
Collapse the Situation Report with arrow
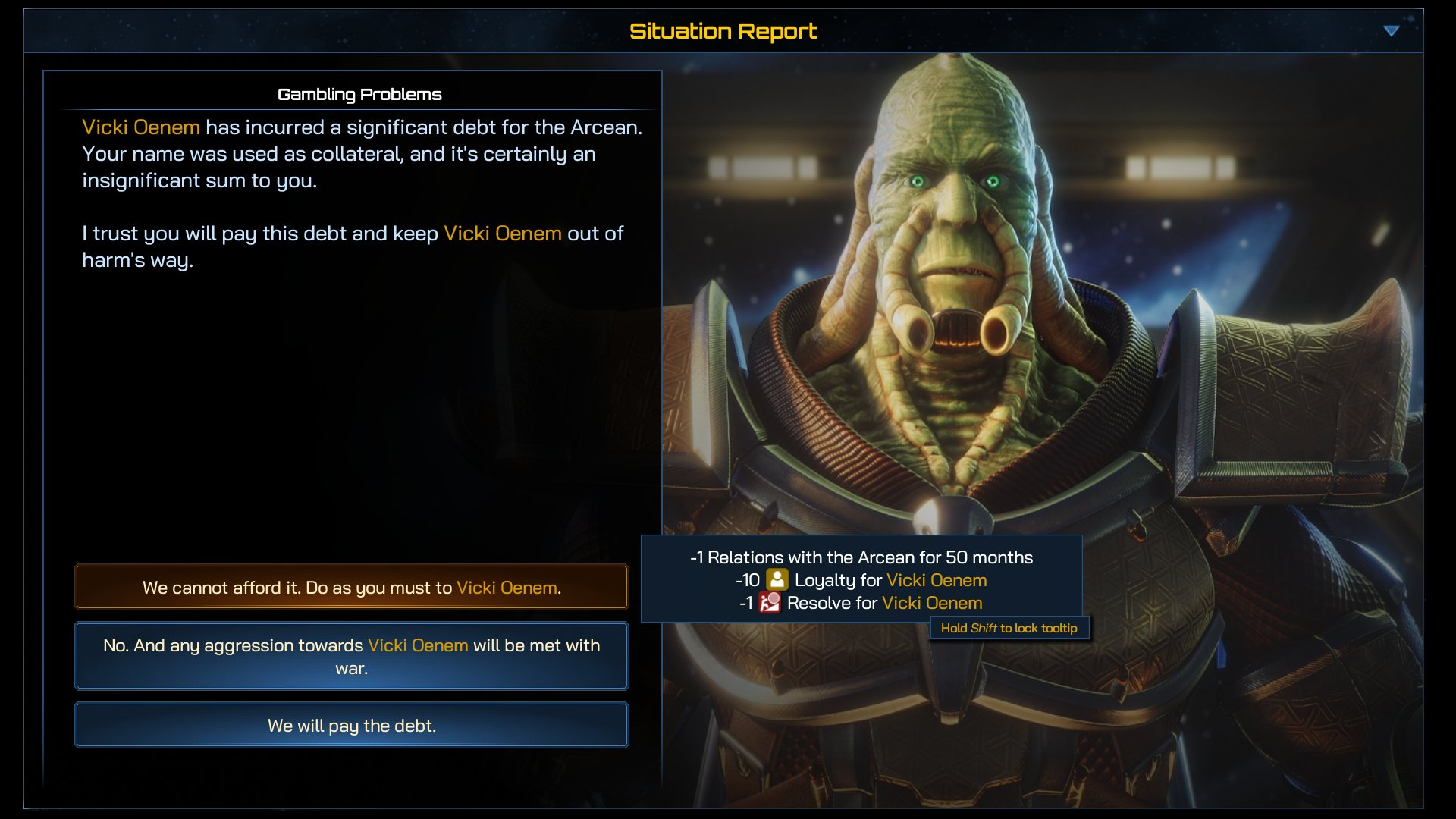(x=1391, y=31)
